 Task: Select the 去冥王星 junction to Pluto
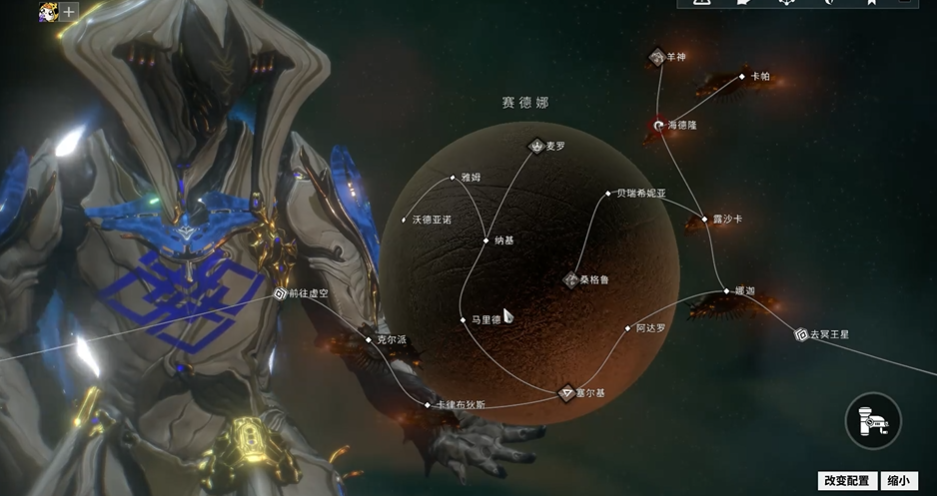pyautogui.click(x=801, y=334)
